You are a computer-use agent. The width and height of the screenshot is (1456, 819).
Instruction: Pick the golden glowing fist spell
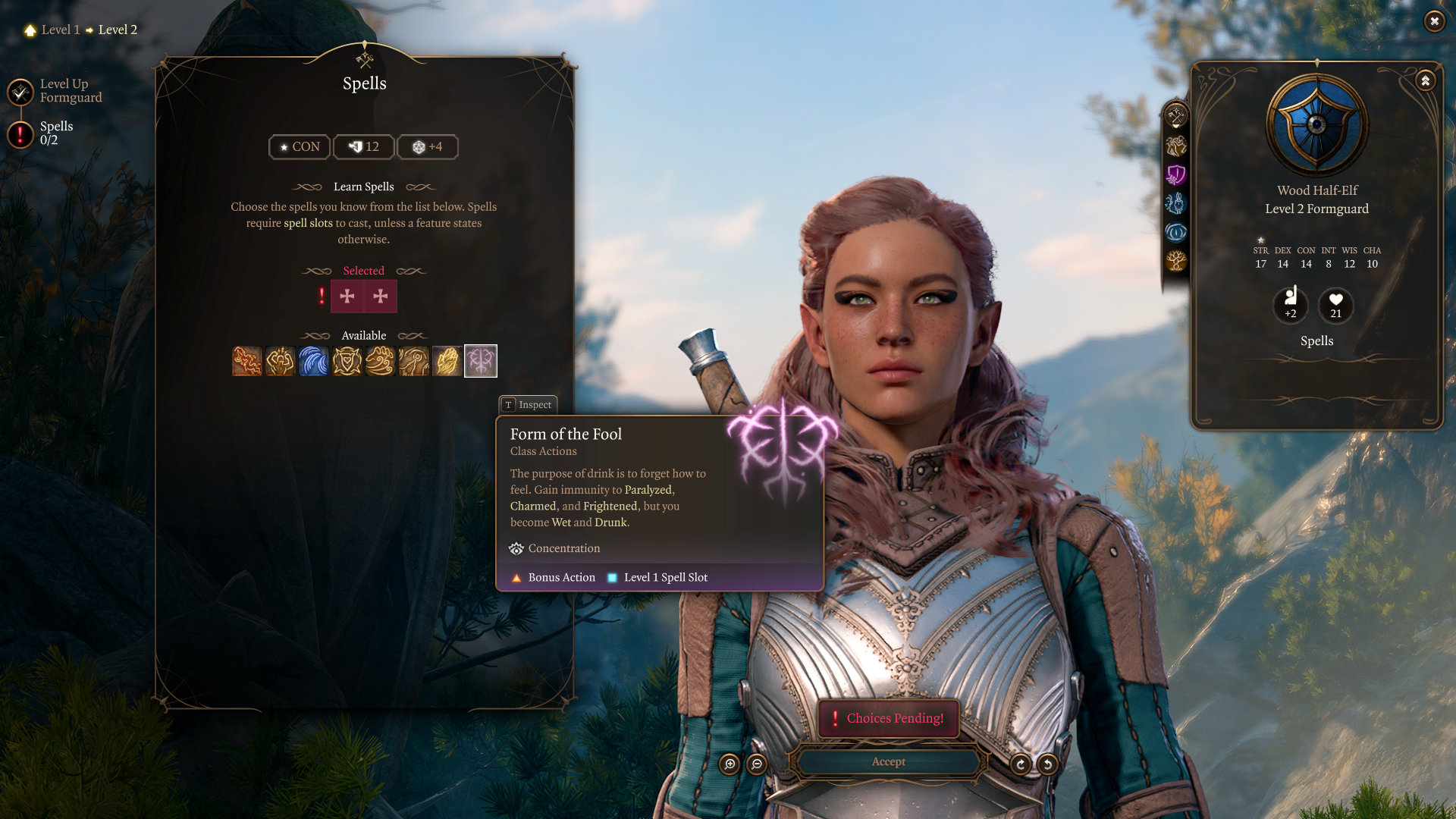447,361
